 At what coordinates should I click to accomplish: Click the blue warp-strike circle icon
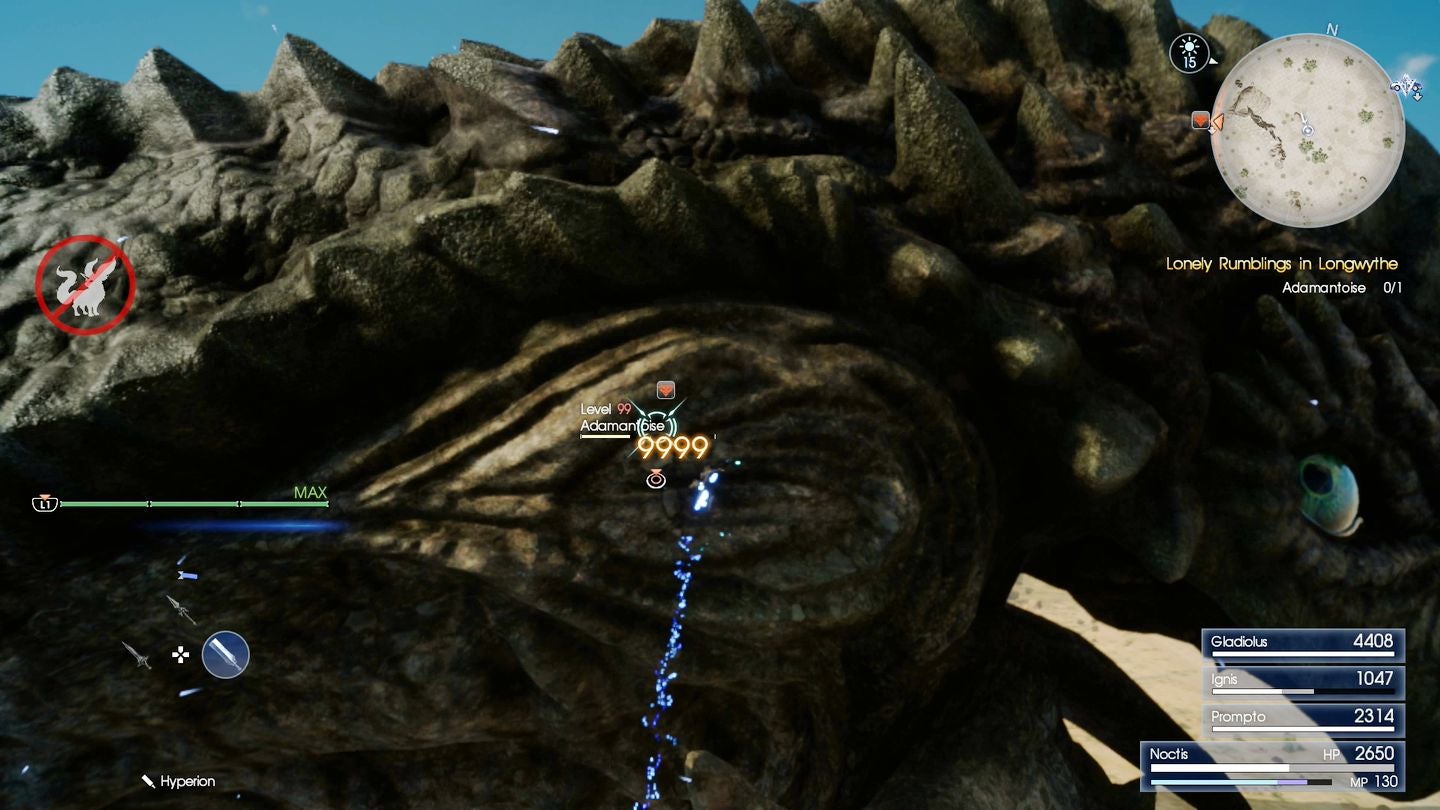click(226, 656)
